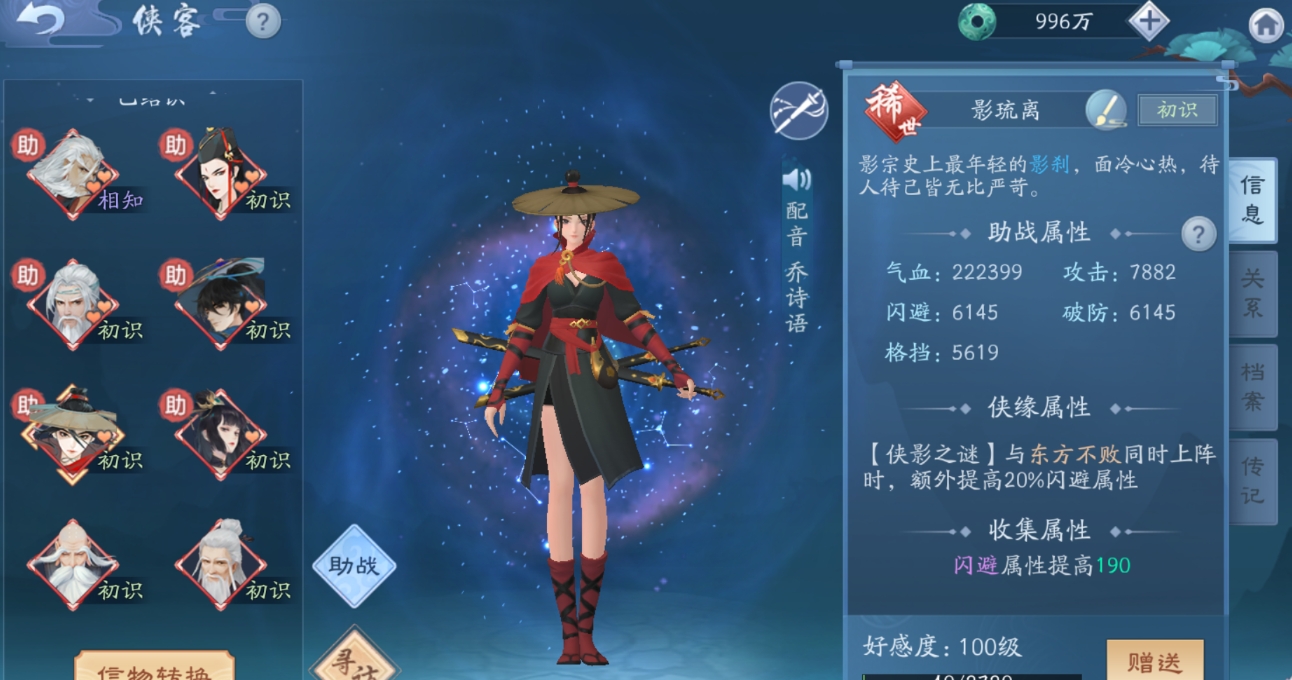
Task: Open the 寻访 diamond button
Action: point(354,660)
